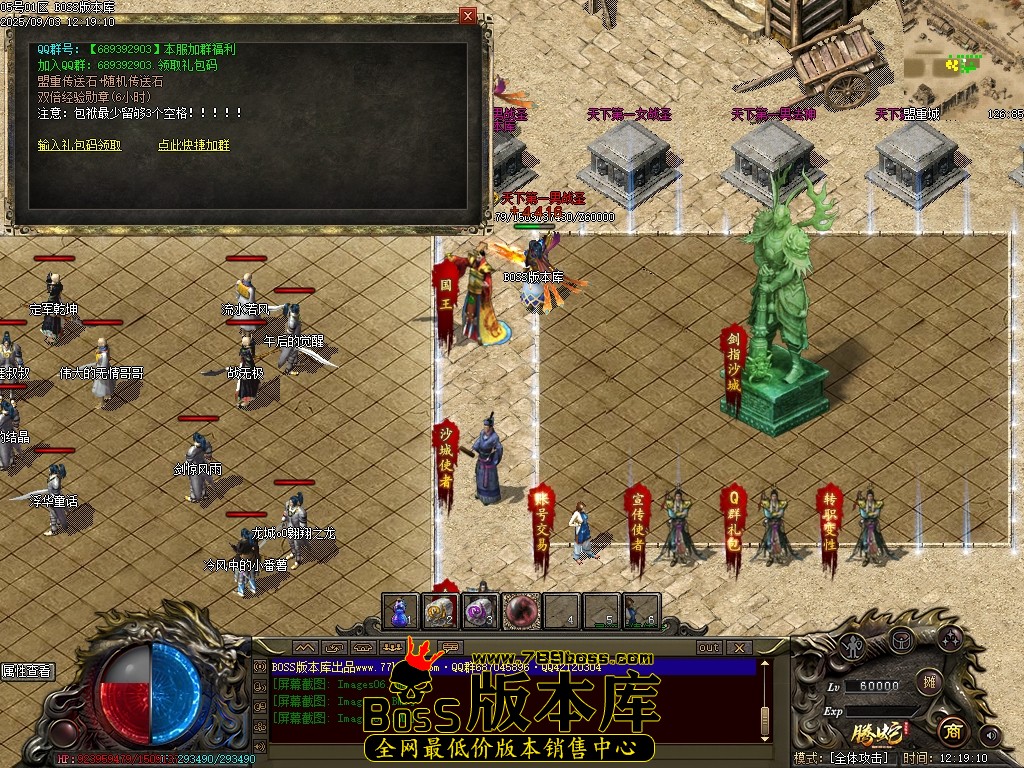Open the 商 shop button
The width and height of the screenshot is (1024, 768).
click(x=951, y=731)
